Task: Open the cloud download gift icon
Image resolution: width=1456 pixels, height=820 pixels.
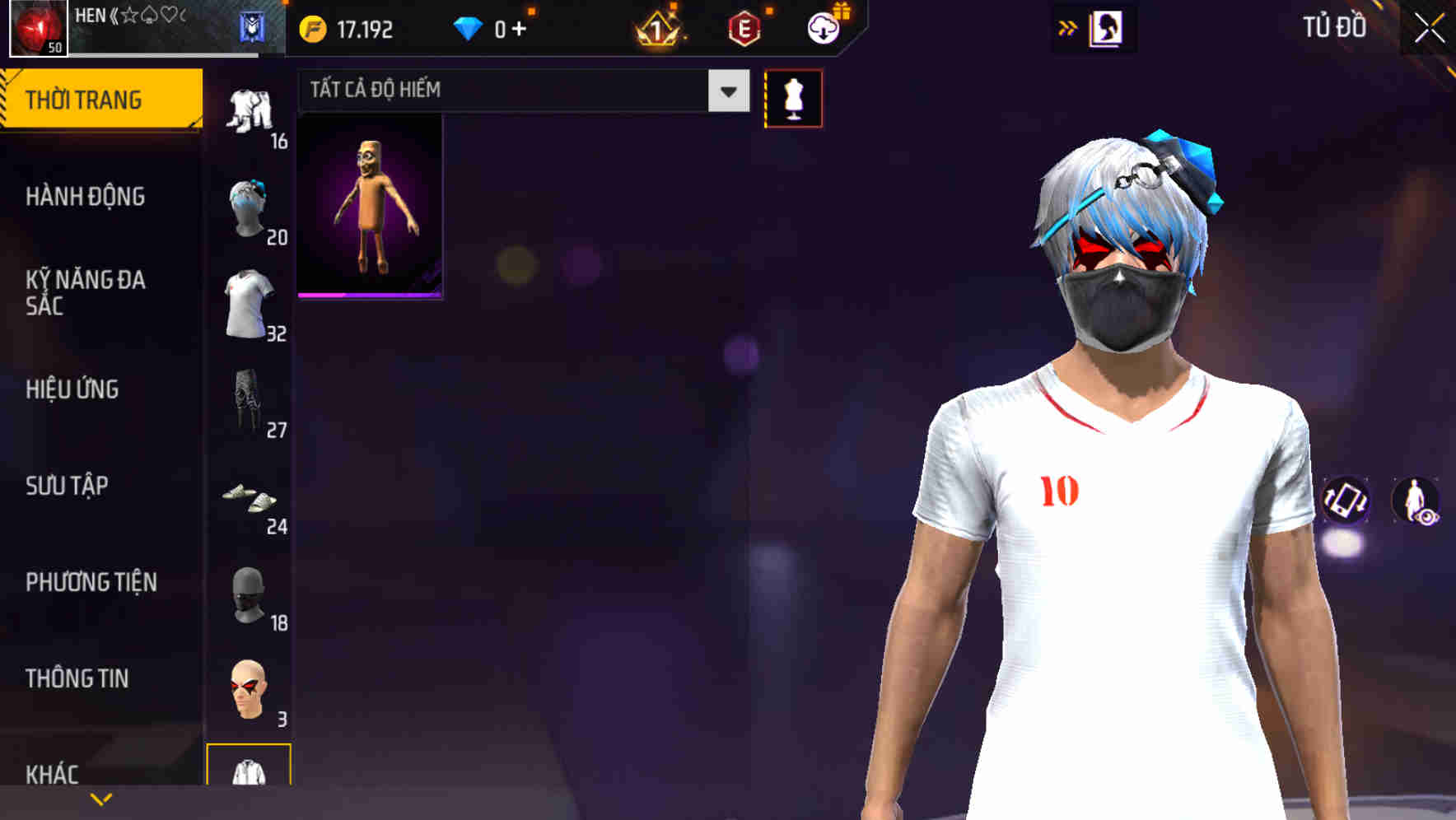Action: pyautogui.click(x=824, y=27)
